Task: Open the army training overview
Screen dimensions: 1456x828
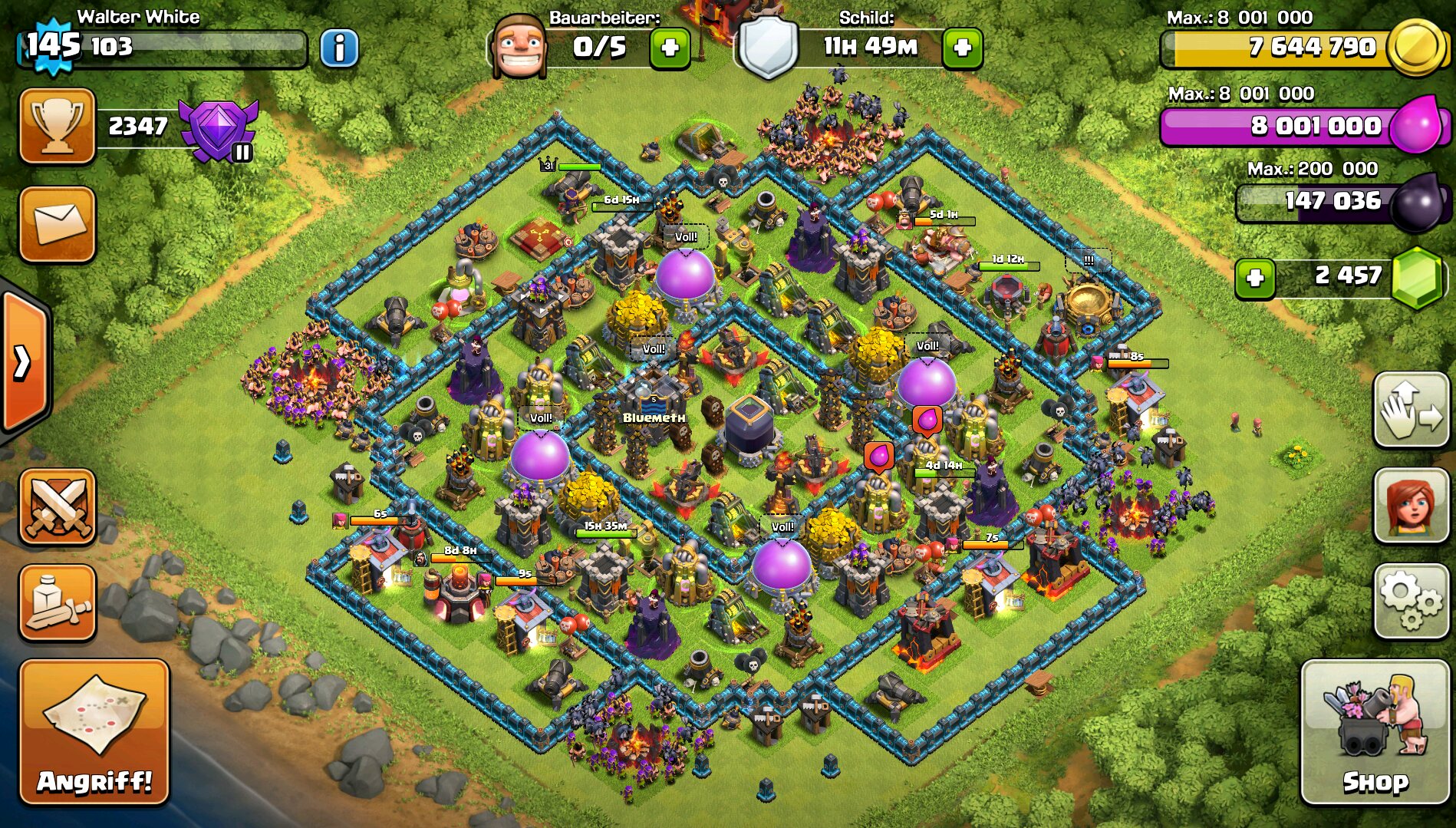Action: point(58,603)
